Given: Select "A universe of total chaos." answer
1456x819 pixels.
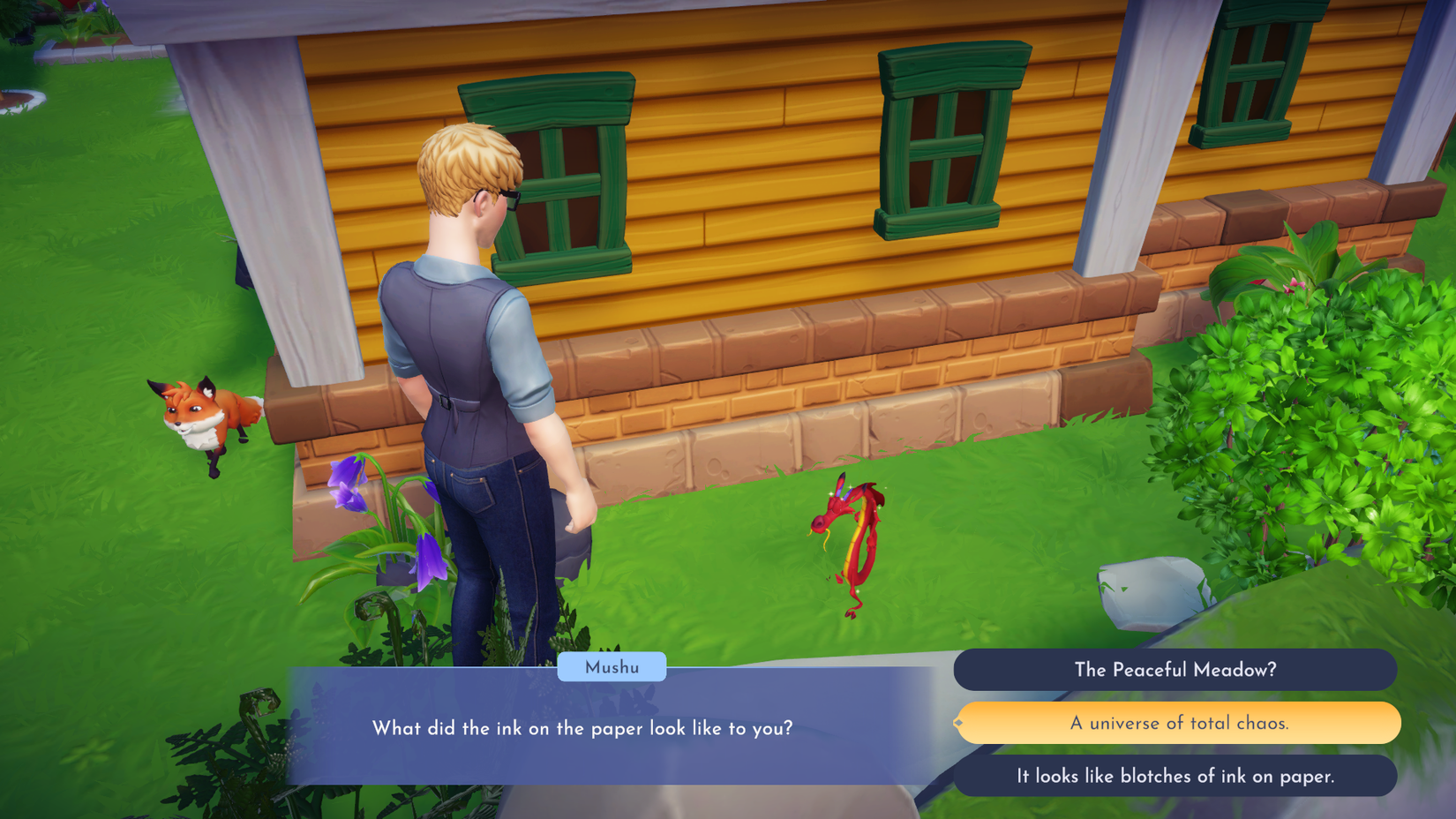Looking at the screenshot, I should point(1179,724).
